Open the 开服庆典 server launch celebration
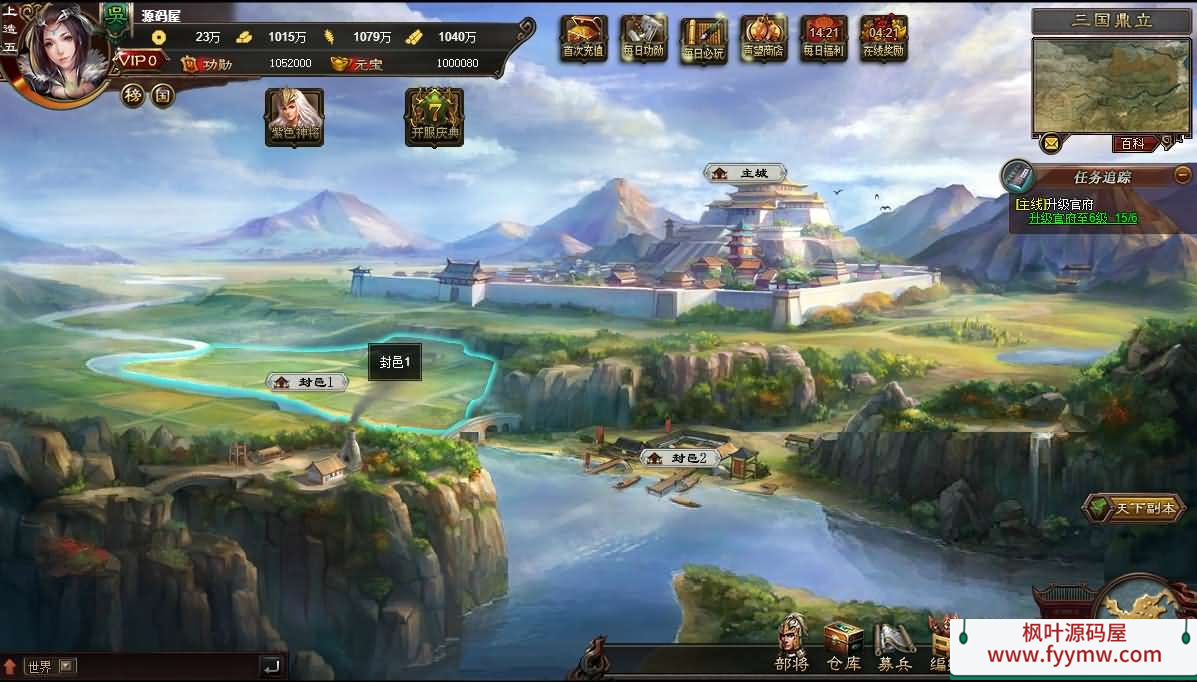 tap(434, 117)
